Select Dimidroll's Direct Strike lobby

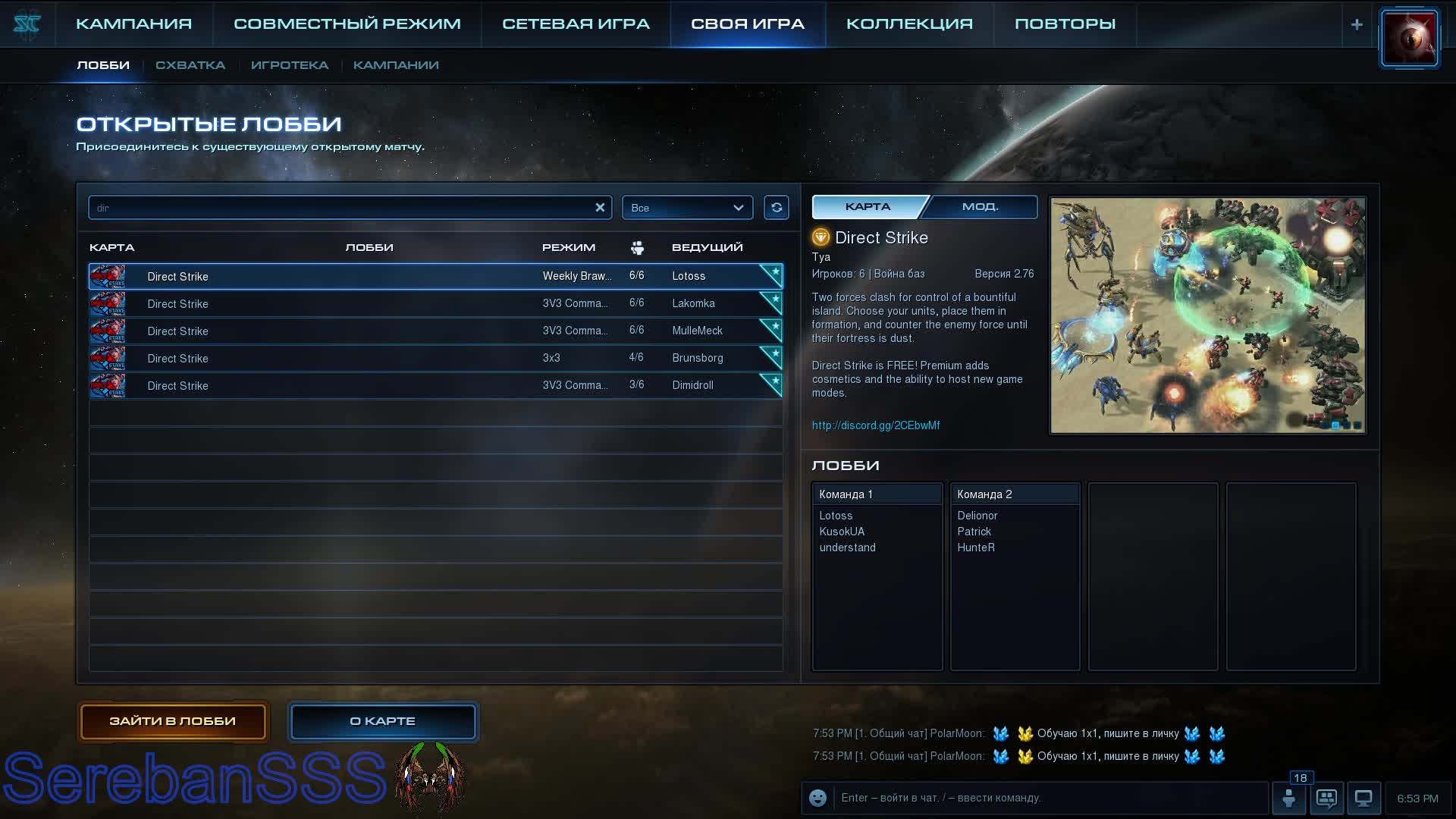coord(435,385)
